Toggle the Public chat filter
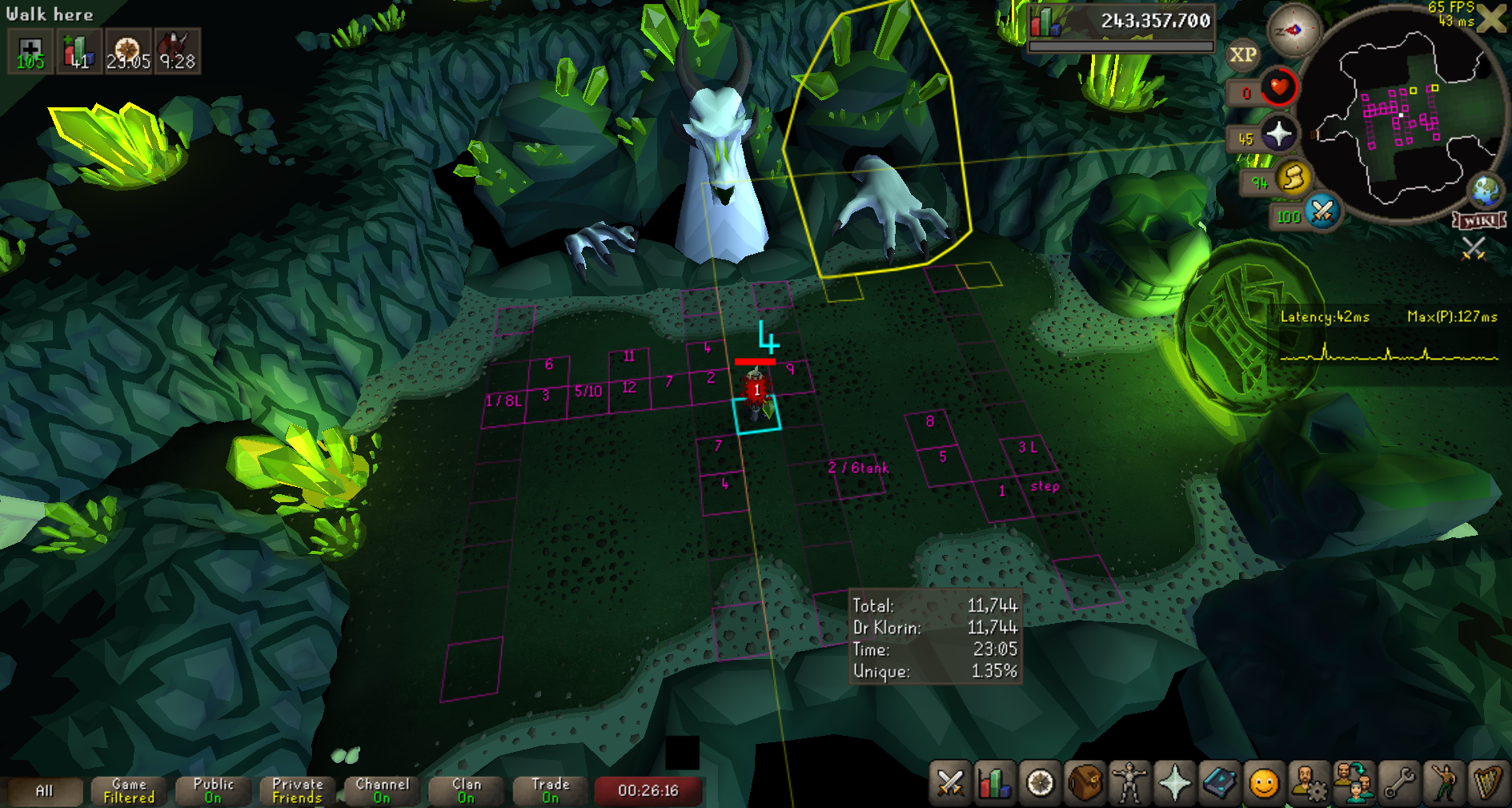The width and height of the screenshot is (1512, 808). [213, 791]
